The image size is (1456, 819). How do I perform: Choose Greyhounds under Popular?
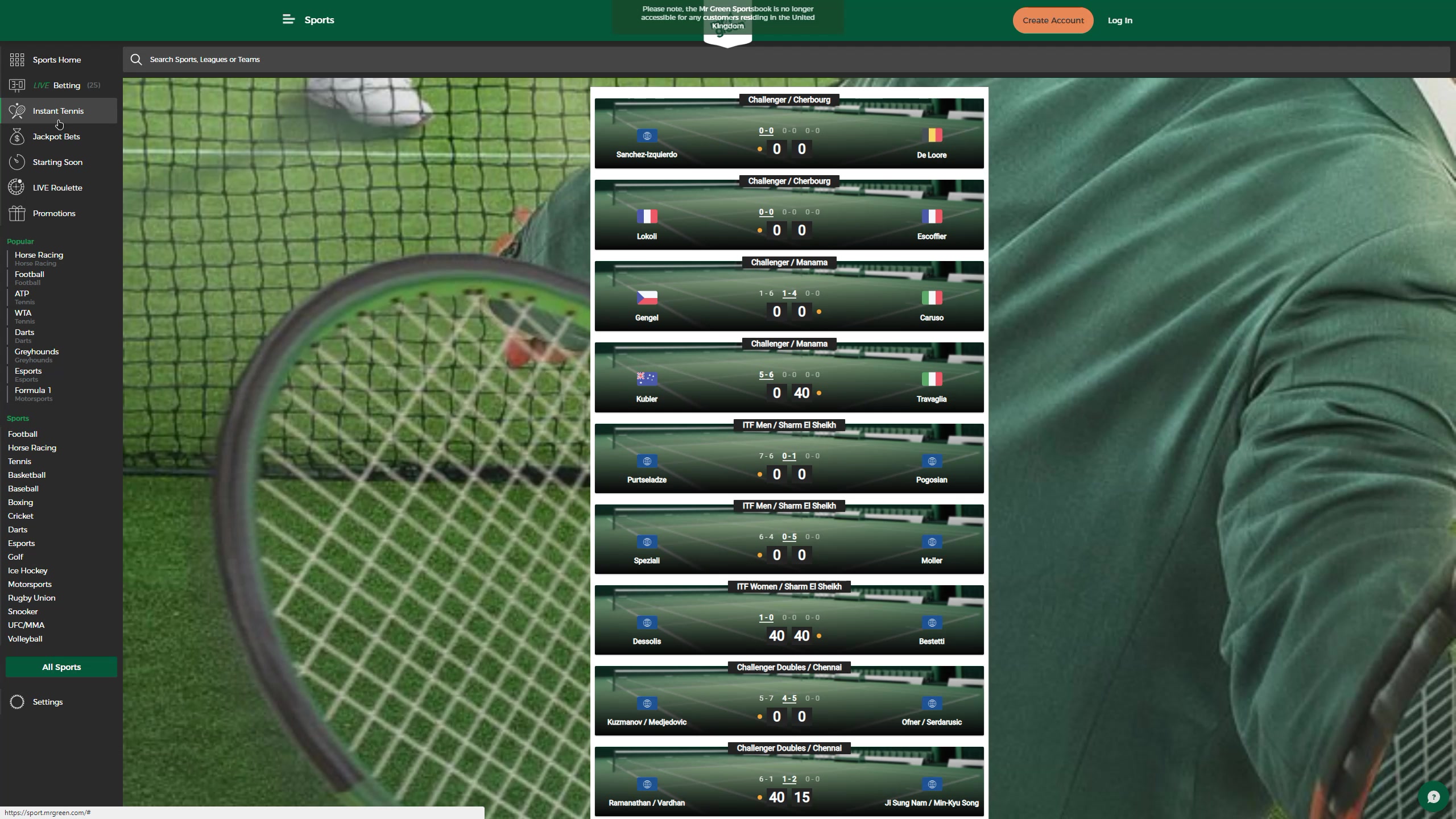(x=36, y=352)
